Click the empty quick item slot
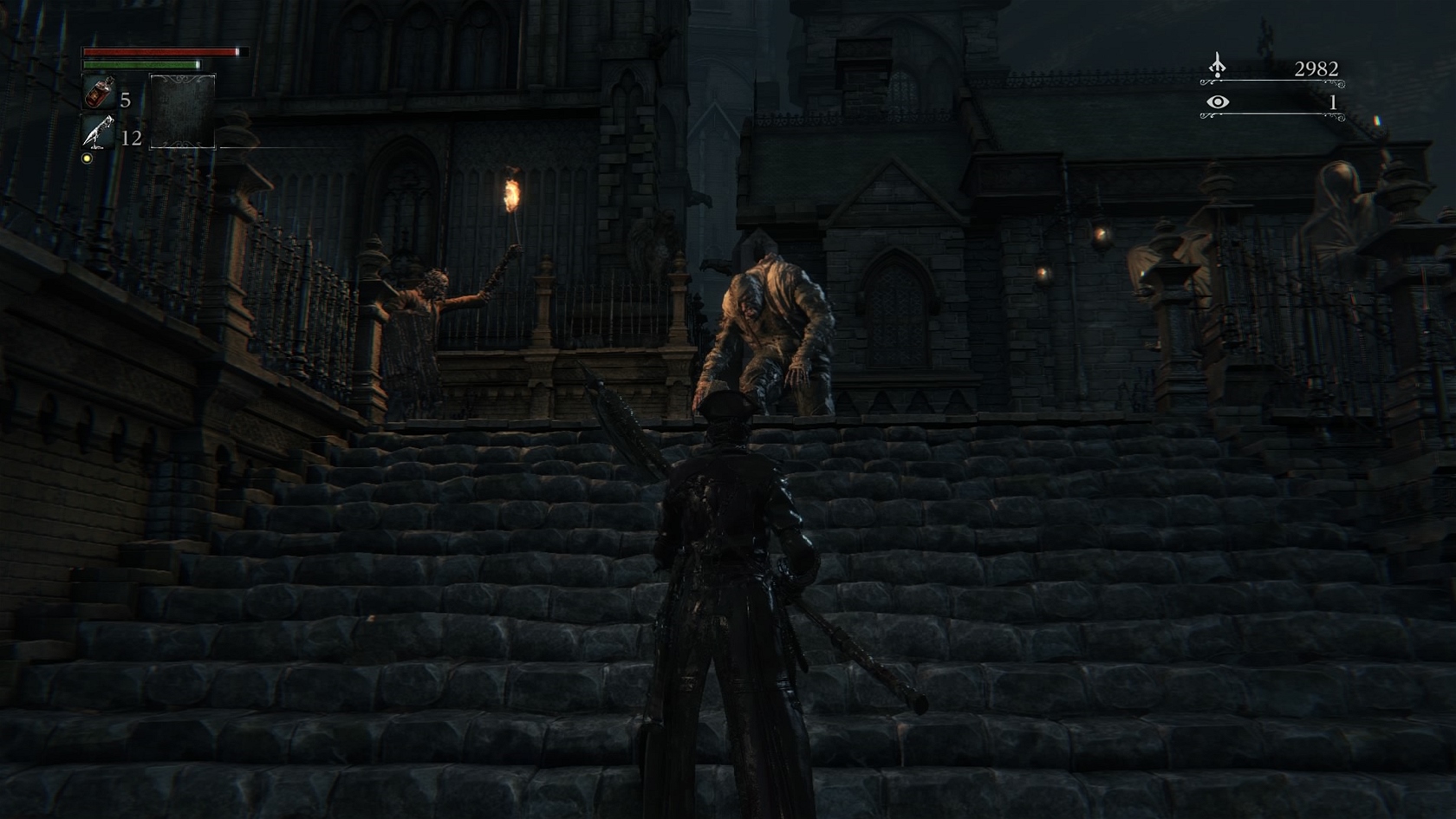 pyautogui.click(x=182, y=111)
